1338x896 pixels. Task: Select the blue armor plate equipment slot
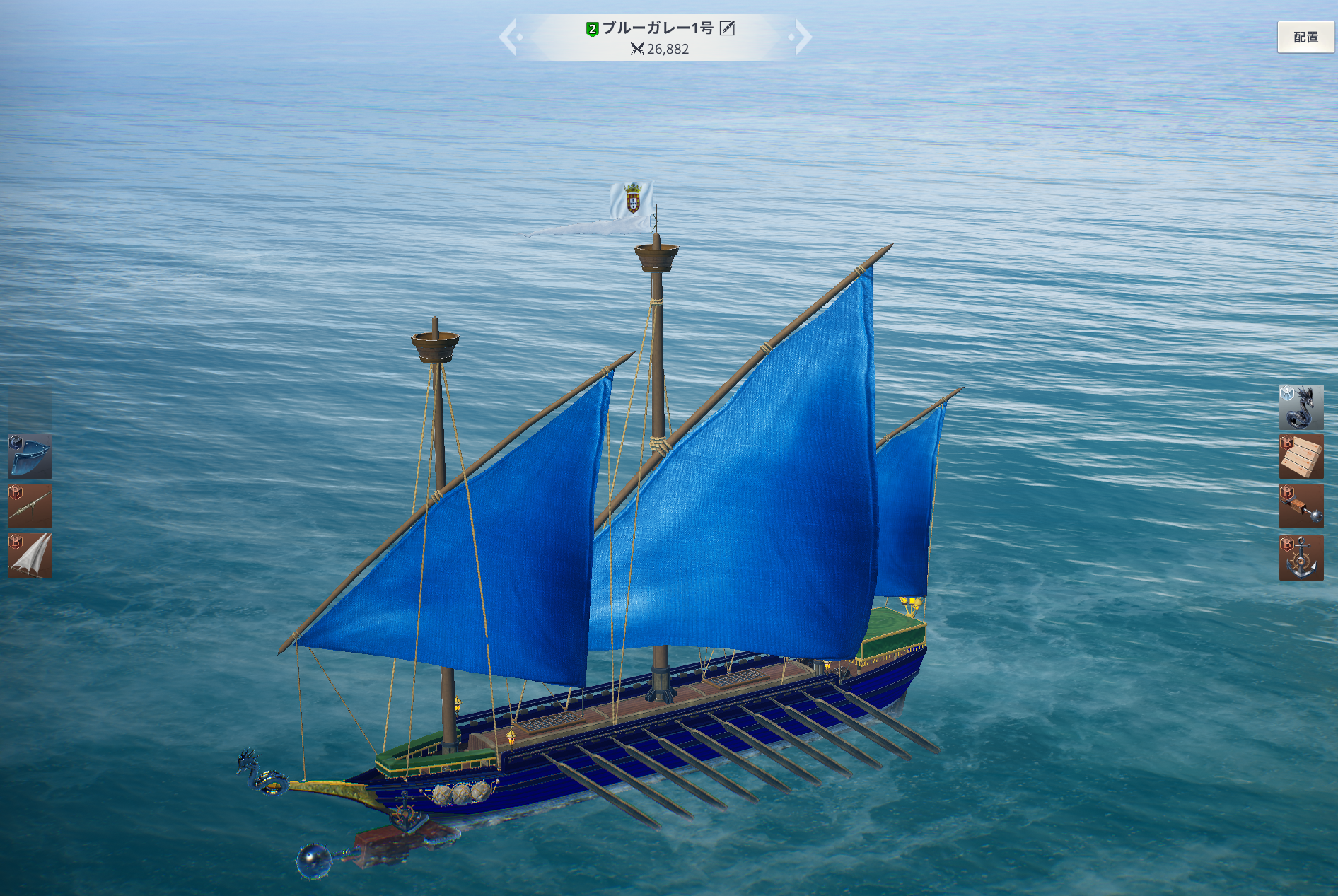click(30, 456)
